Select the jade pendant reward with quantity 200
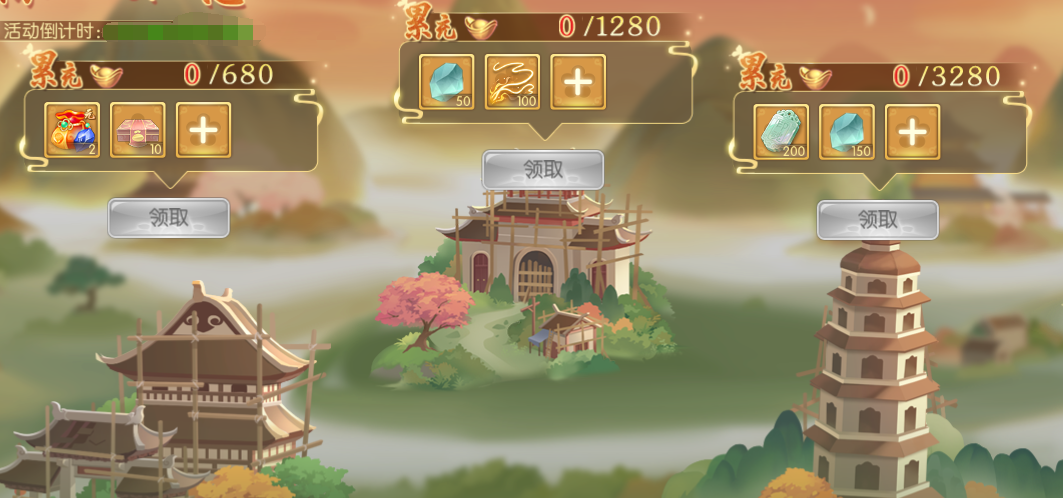This screenshot has width=1063, height=498. coord(781,132)
